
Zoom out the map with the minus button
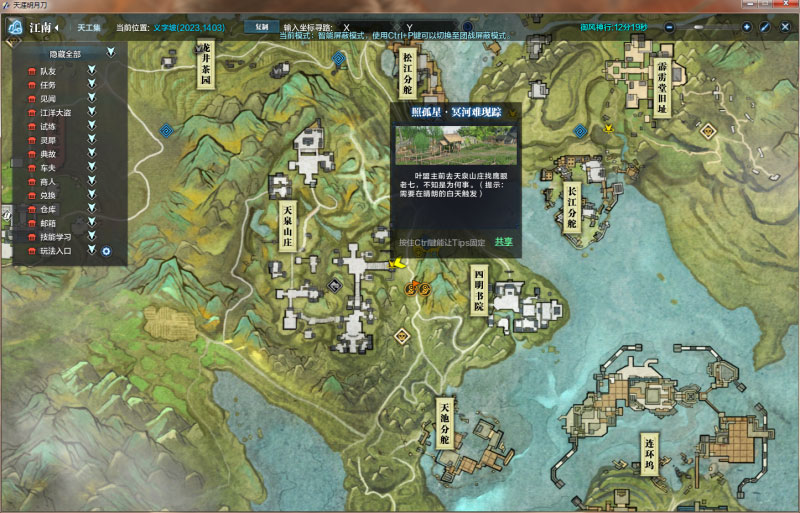click(670, 27)
